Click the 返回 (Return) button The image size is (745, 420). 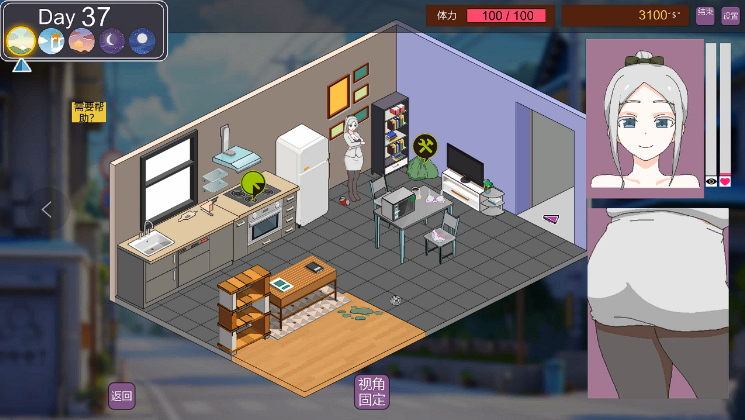[x=122, y=395]
